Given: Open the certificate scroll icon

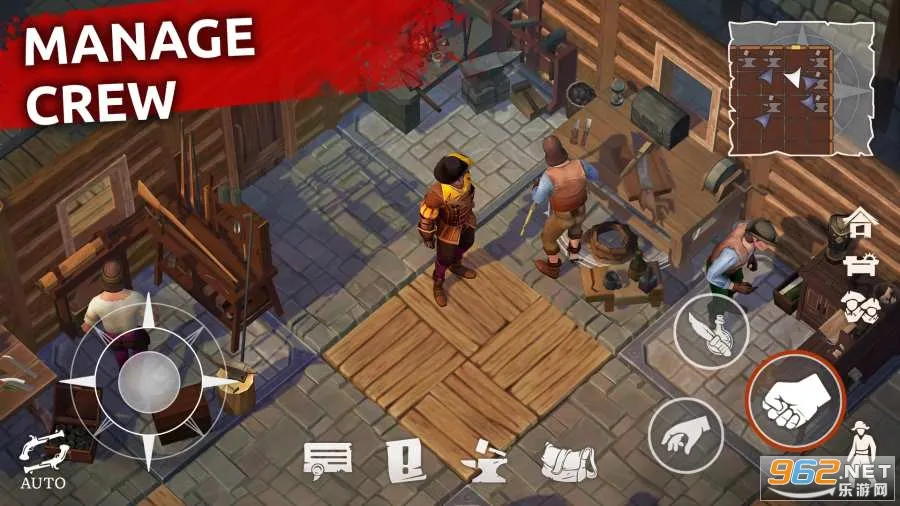Looking at the screenshot, I should coord(327,461).
